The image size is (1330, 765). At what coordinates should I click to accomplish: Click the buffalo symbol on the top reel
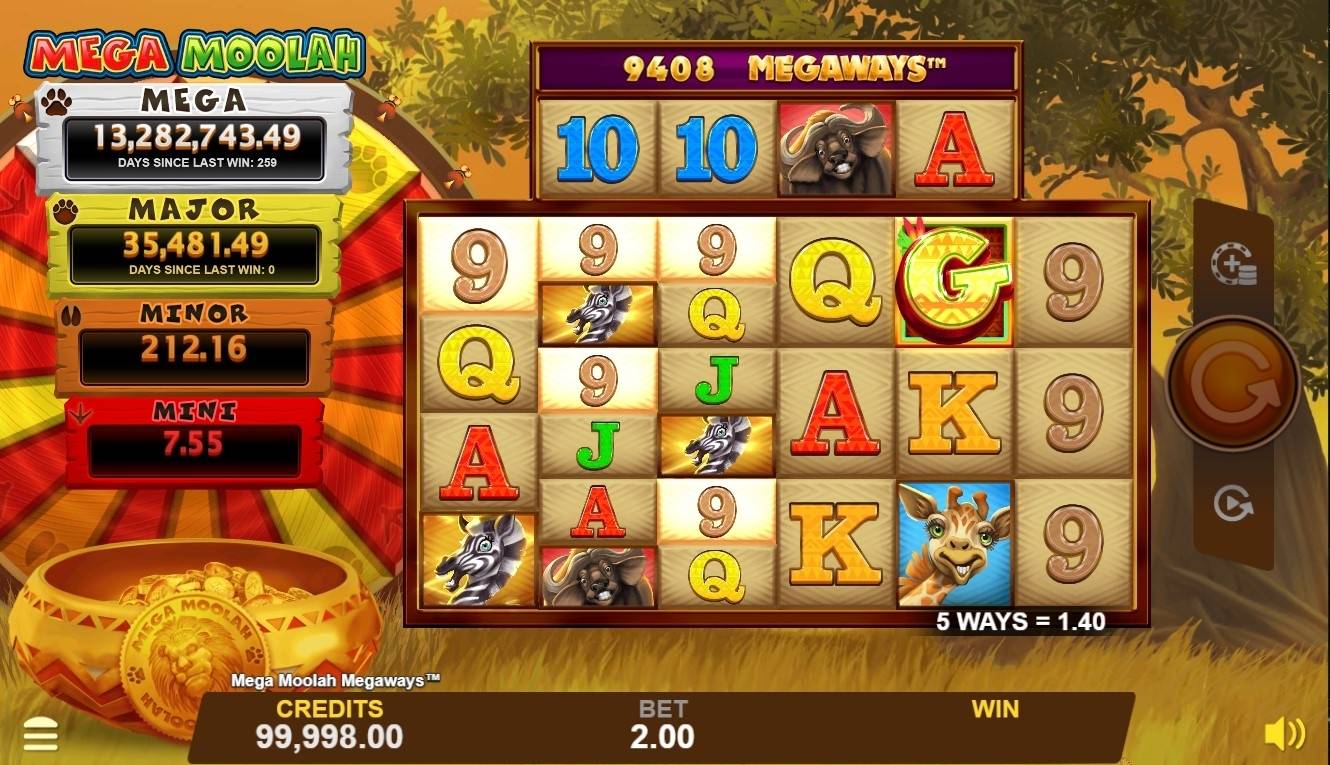pyautogui.click(x=836, y=147)
